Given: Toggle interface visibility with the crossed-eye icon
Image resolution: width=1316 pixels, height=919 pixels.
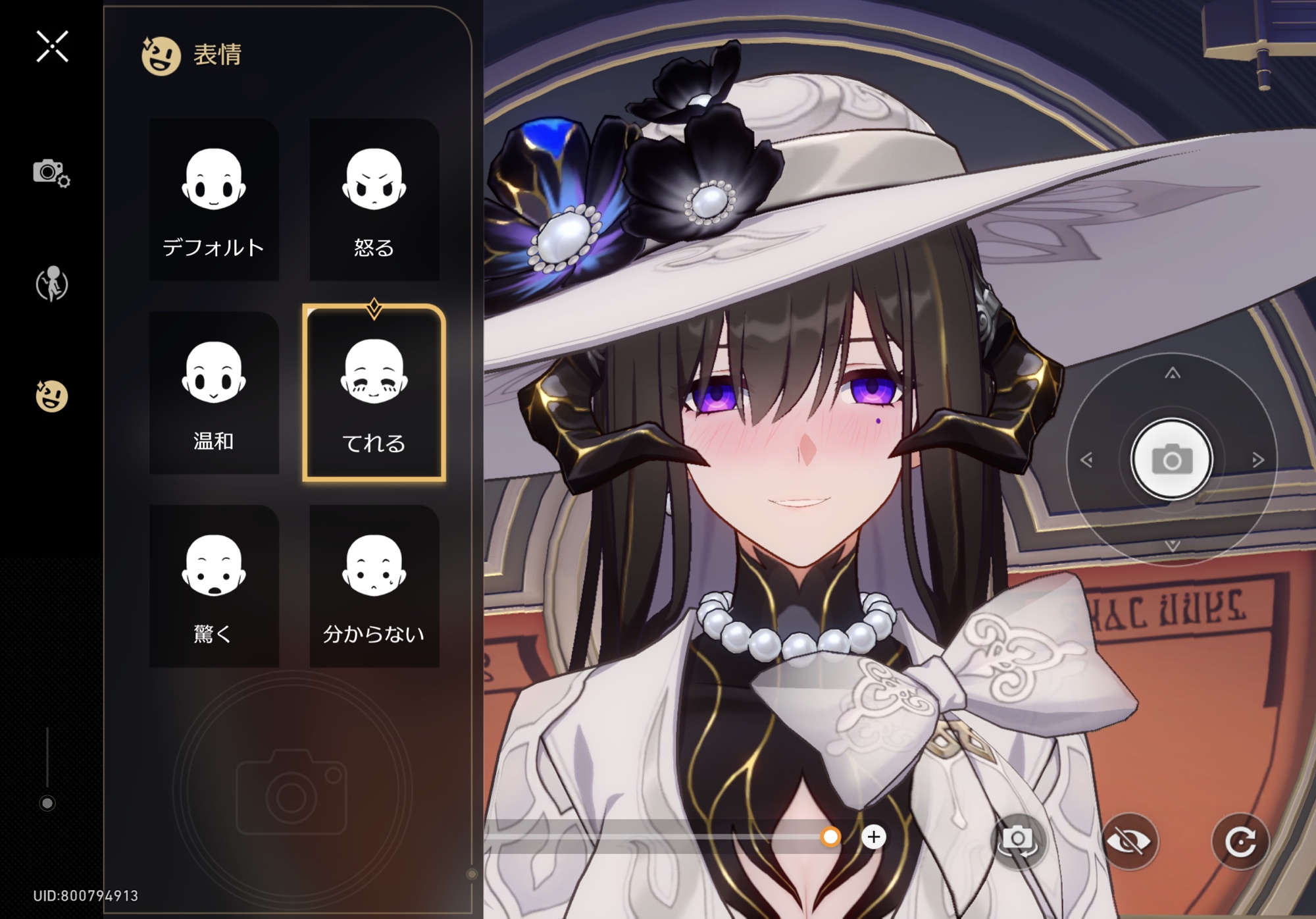Looking at the screenshot, I should [x=1128, y=841].
